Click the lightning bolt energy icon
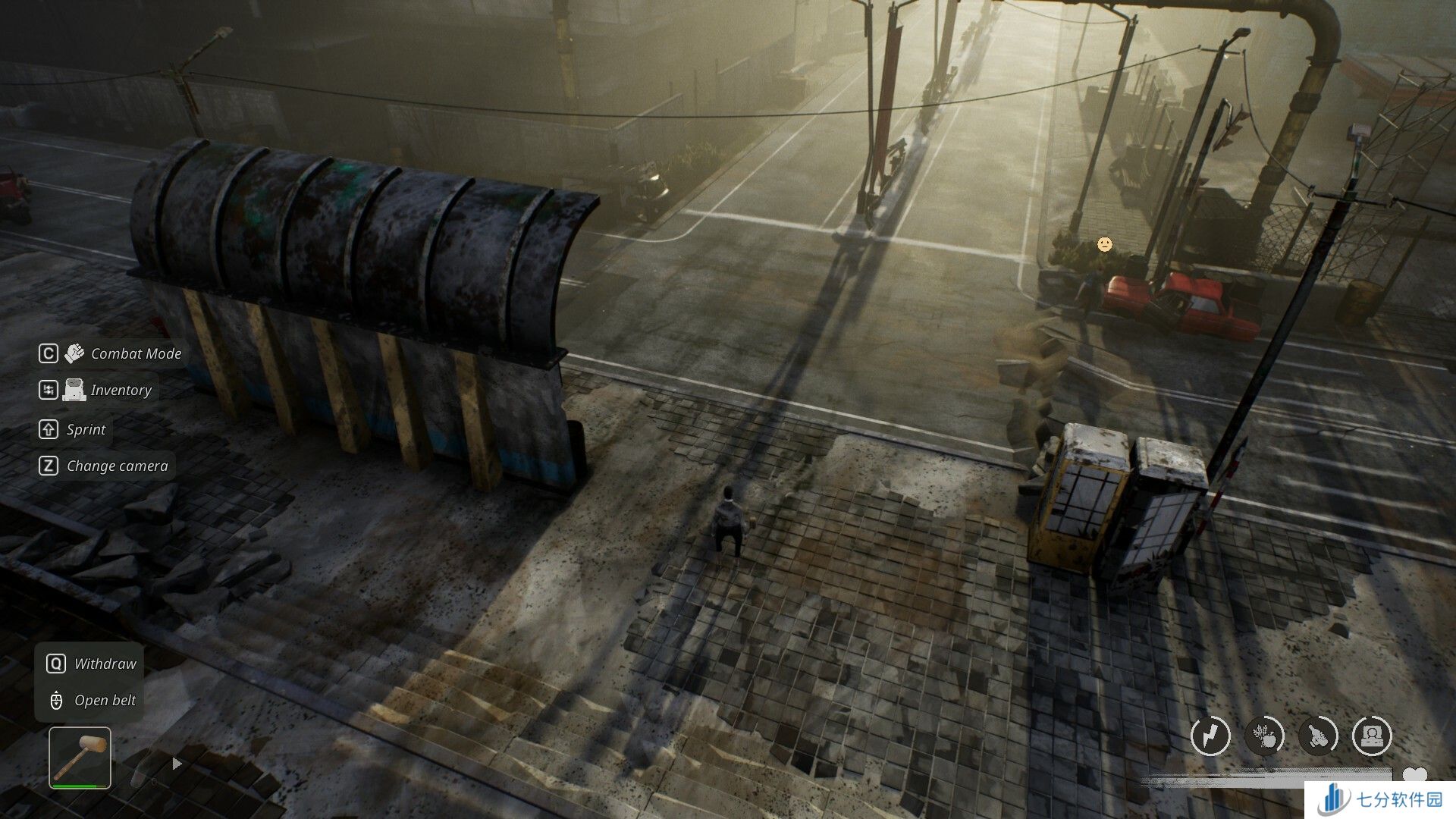The height and width of the screenshot is (819, 1456). 1210,735
